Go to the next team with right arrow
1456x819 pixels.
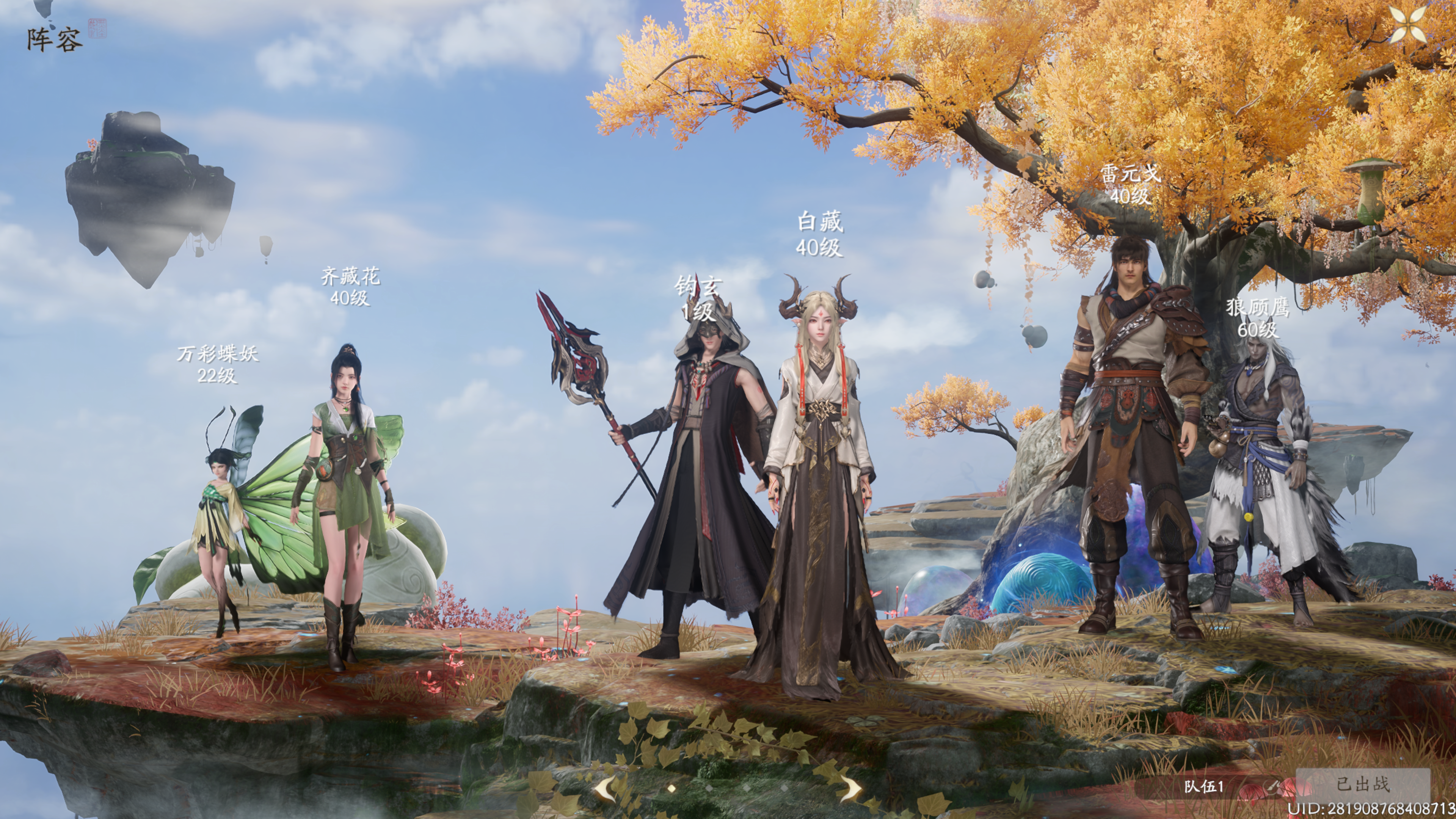[x=849, y=787]
